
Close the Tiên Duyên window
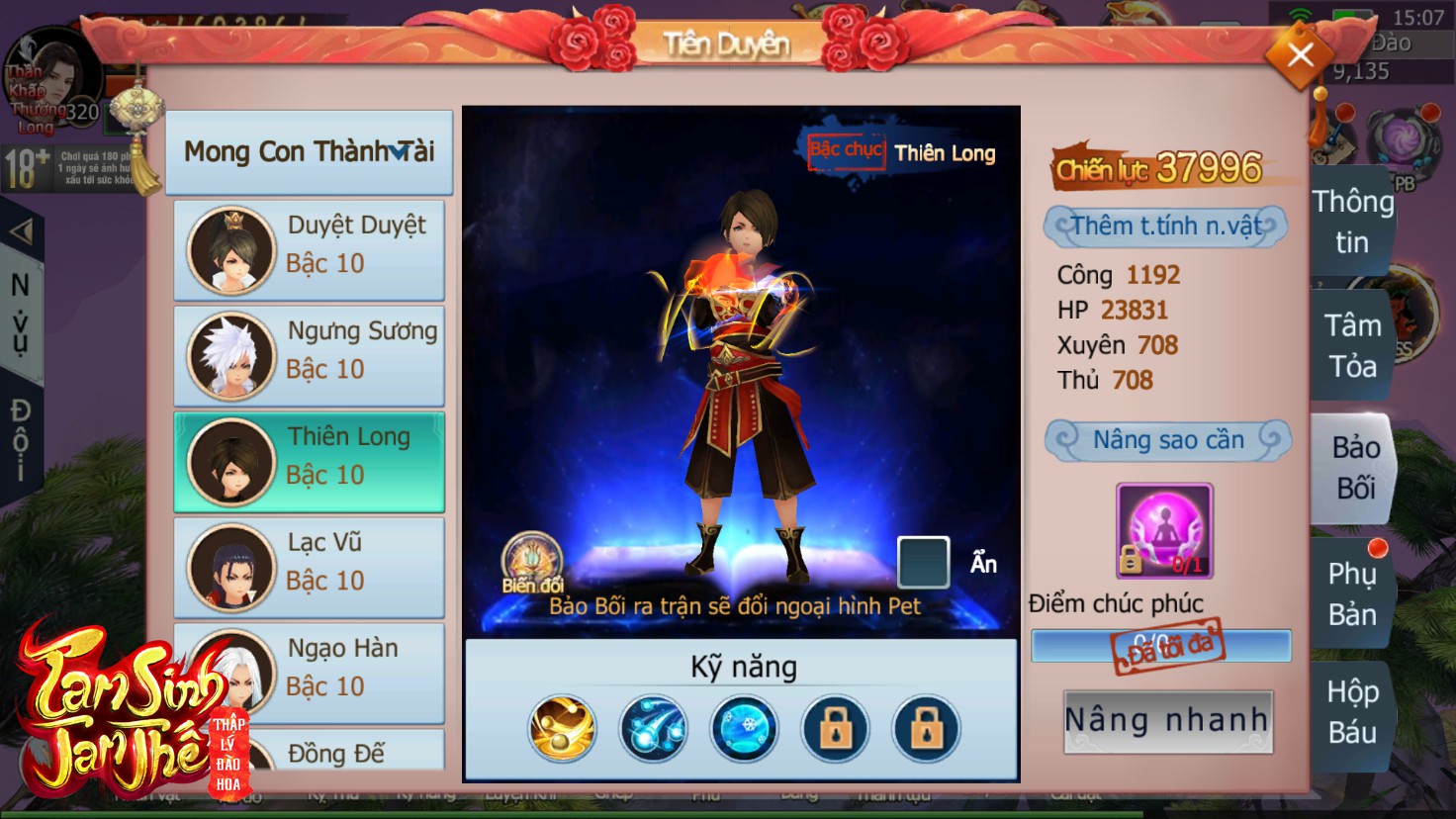(x=1300, y=55)
